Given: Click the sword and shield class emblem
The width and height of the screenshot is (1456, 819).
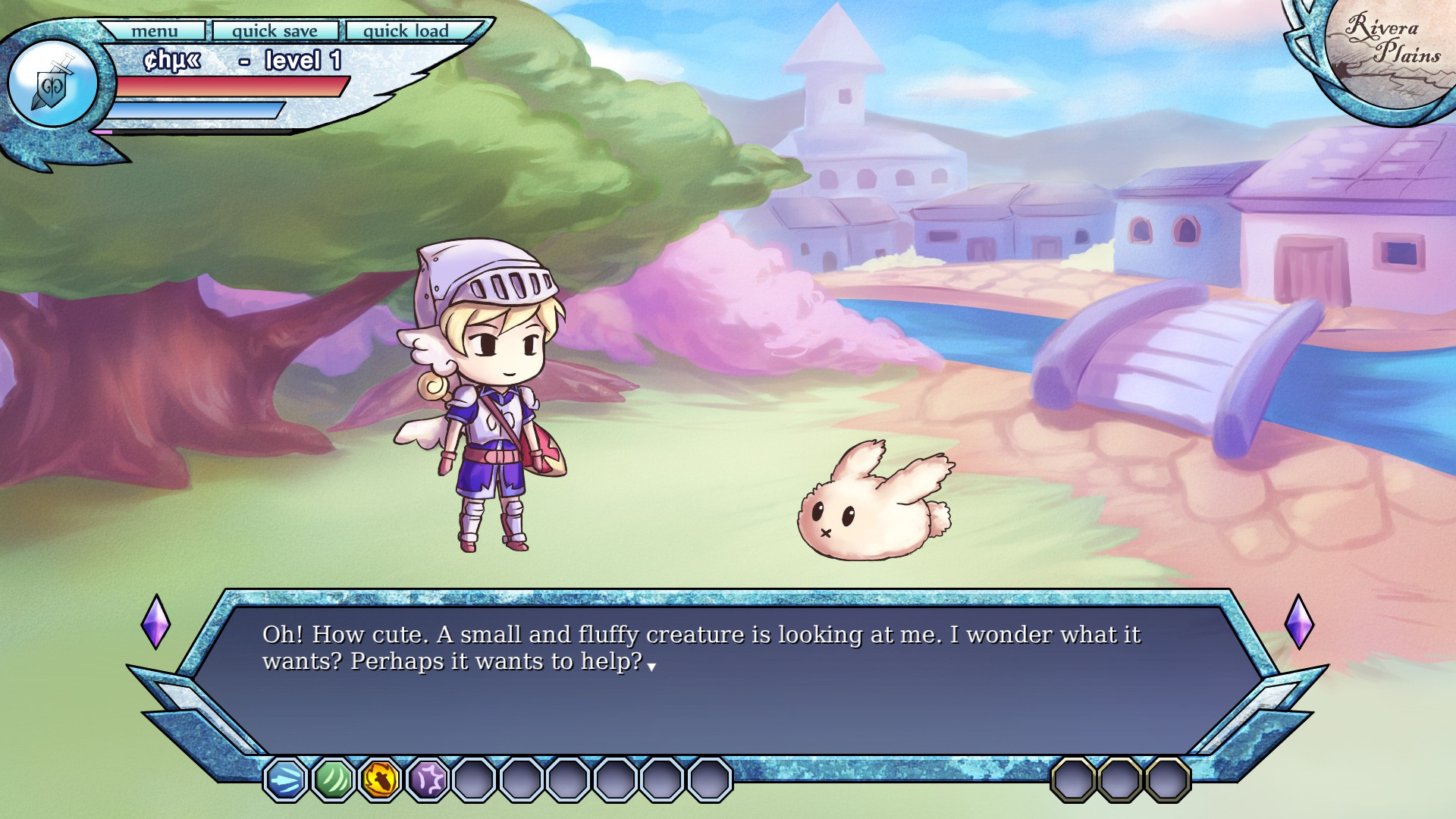Looking at the screenshot, I should (x=52, y=84).
